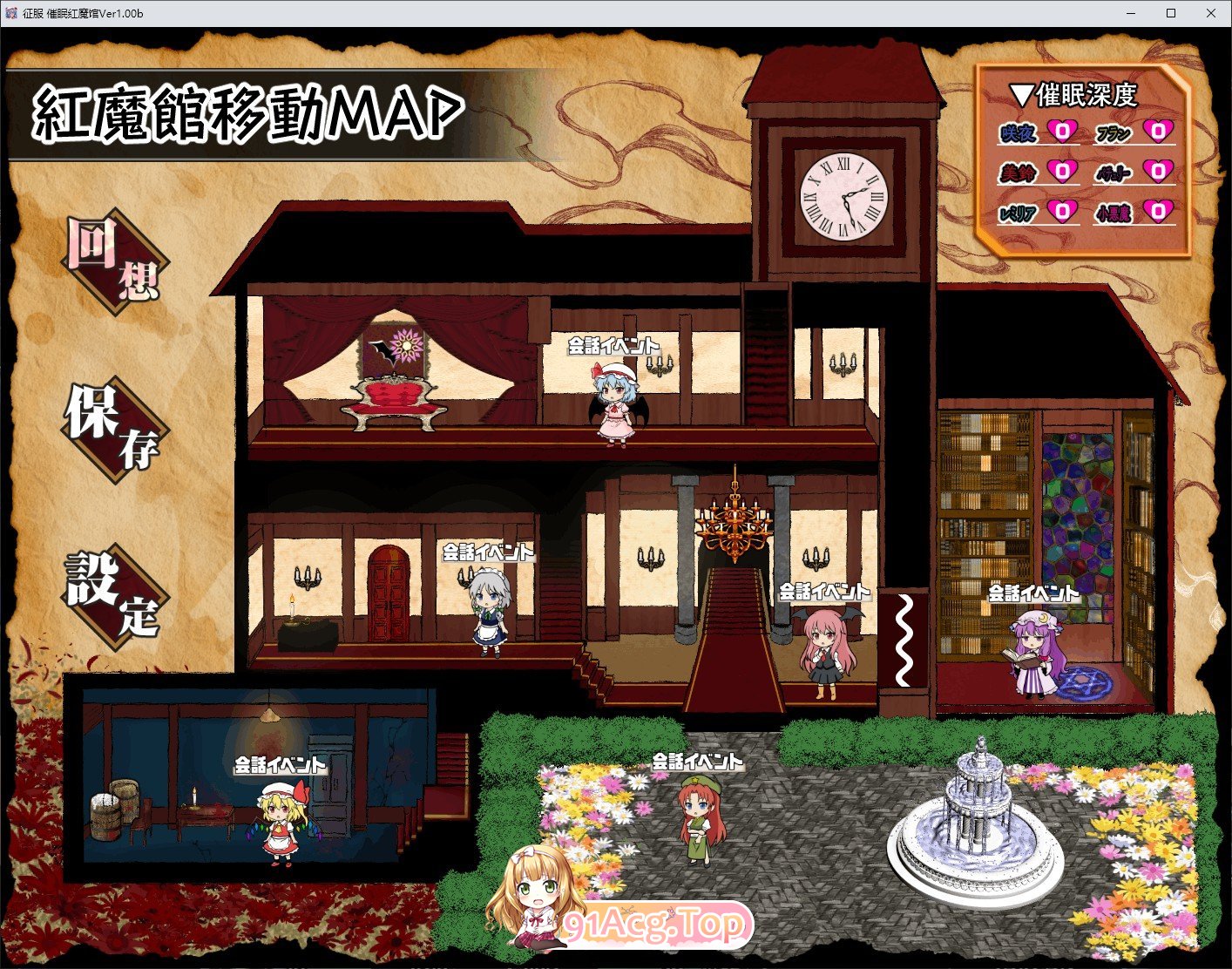Viewport: 1232px width, 969px height.
Task: Click the 美鈴 entry to expand her details
Action: coord(1018,171)
